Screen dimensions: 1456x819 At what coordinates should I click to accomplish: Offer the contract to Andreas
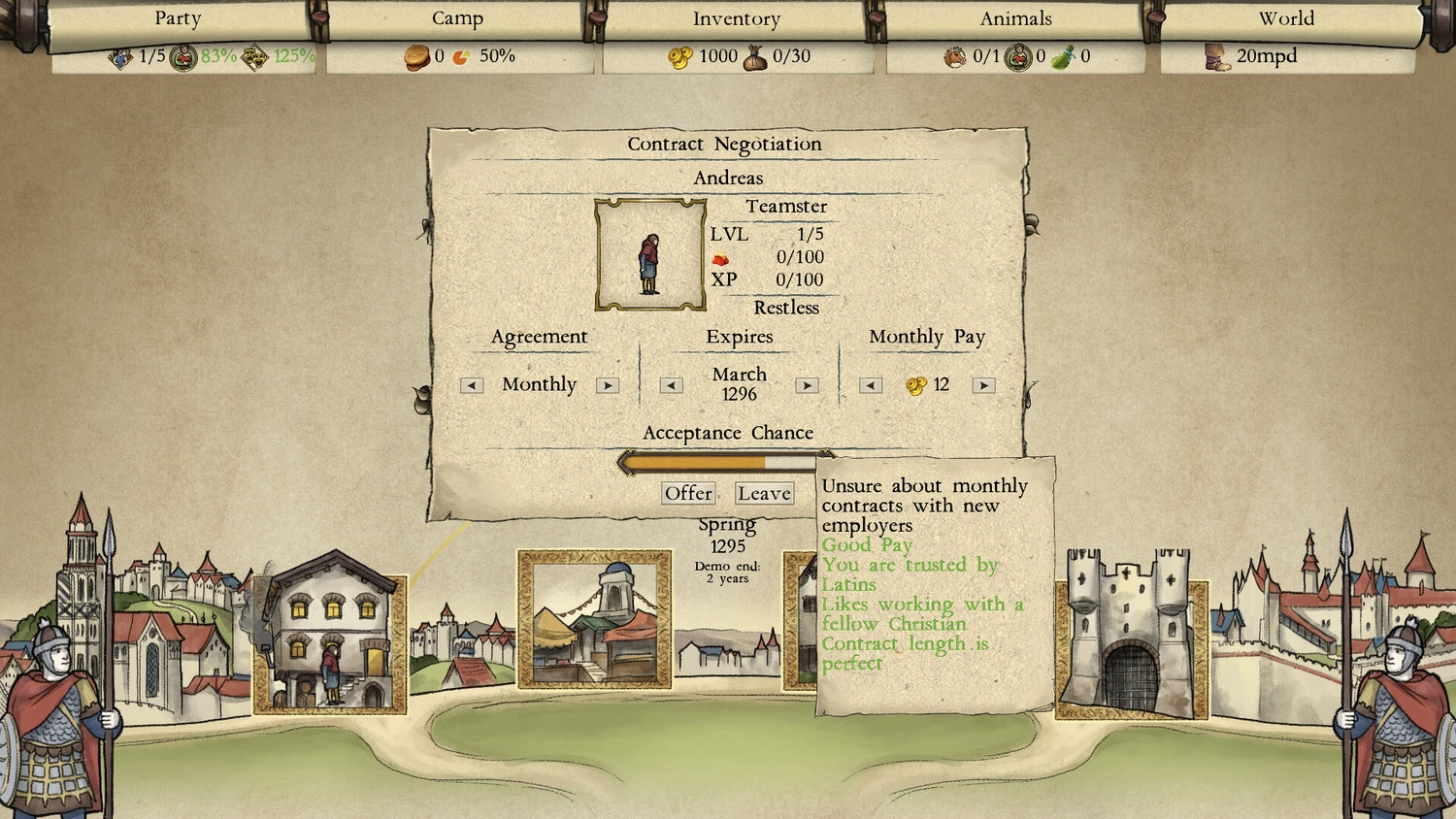[688, 493]
